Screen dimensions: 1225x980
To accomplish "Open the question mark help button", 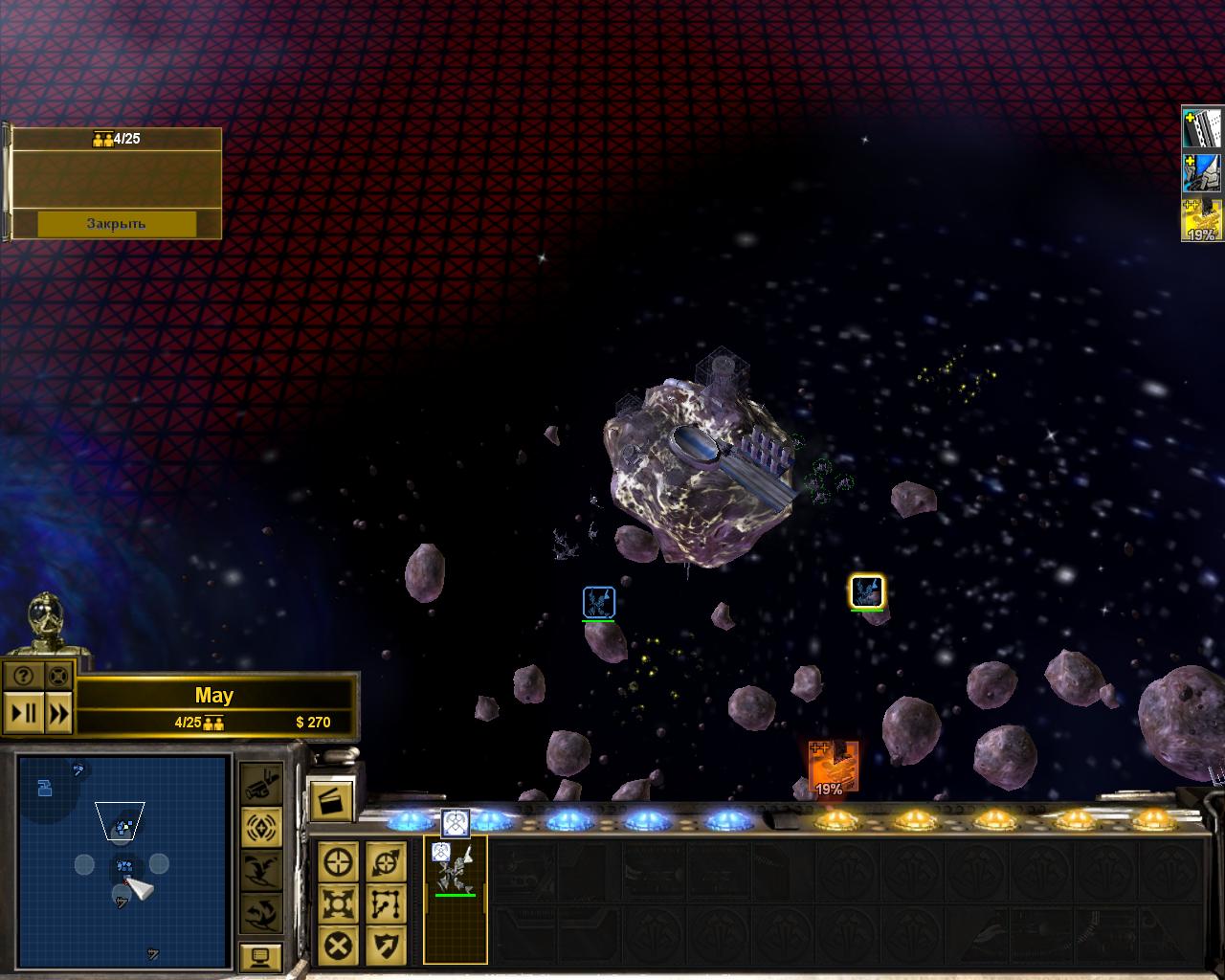I will [24, 676].
